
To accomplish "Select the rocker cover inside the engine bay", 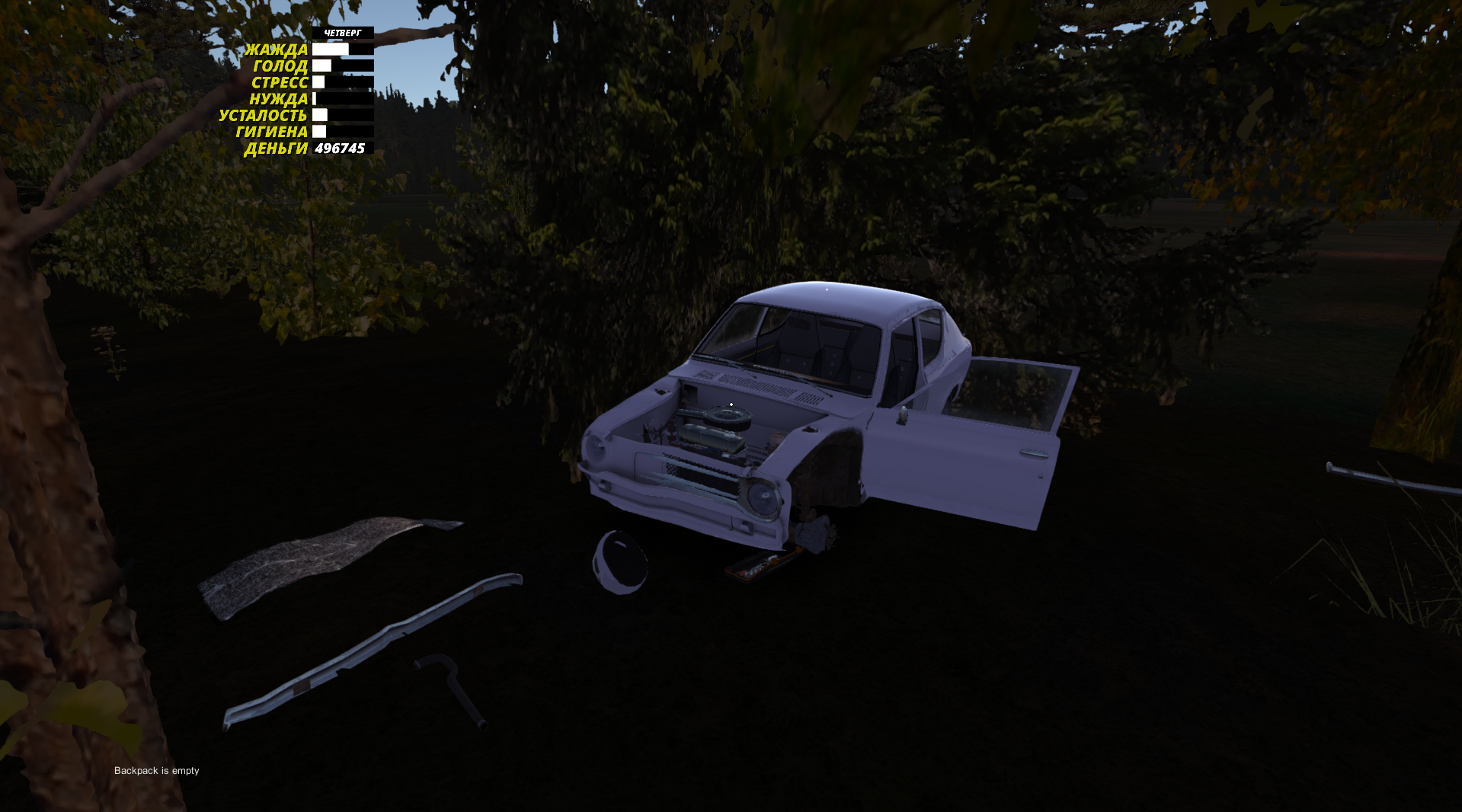I will [x=709, y=442].
